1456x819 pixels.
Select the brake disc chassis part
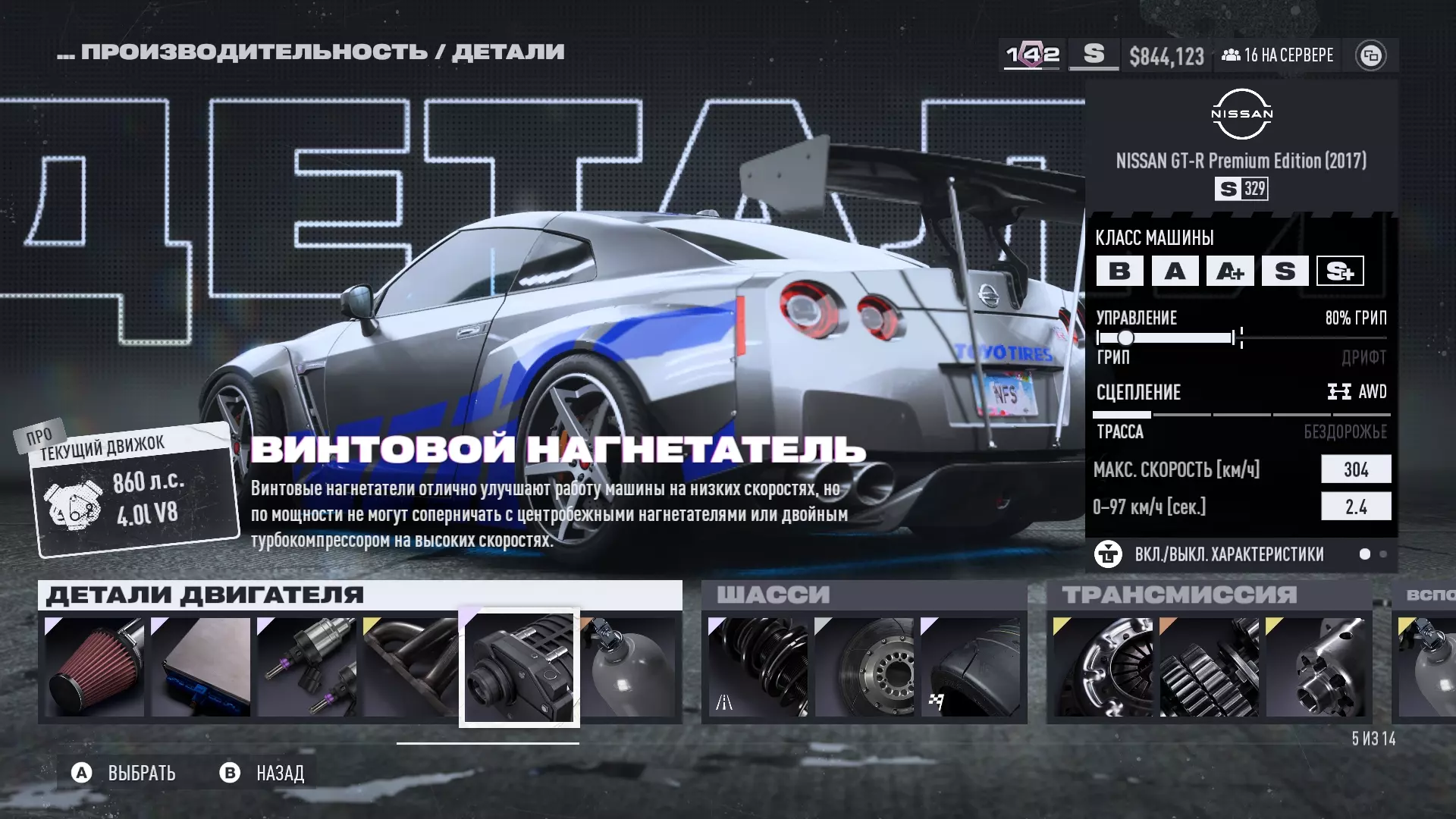864,667
